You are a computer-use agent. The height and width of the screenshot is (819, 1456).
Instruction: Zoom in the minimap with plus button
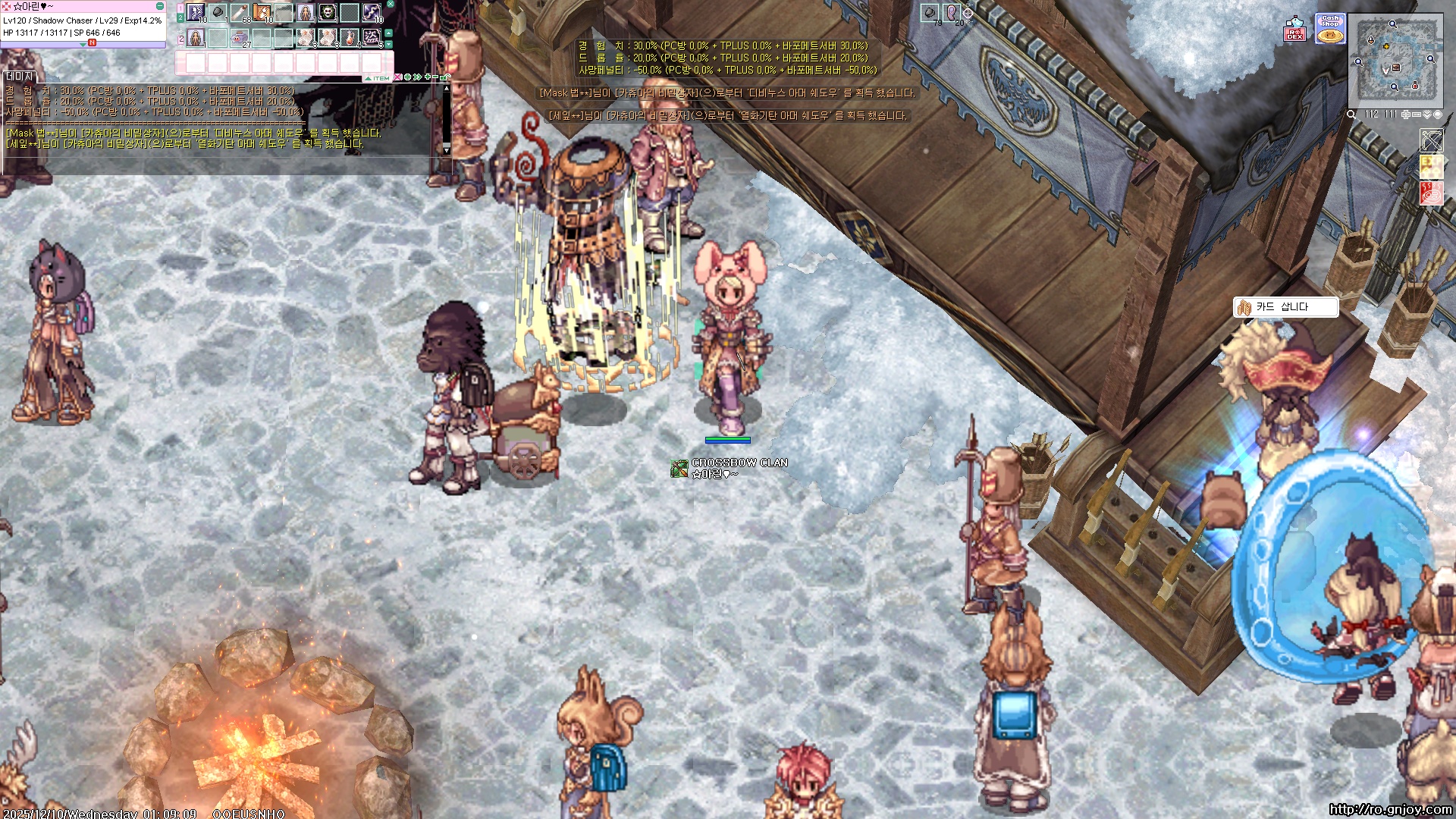point(1405,115)
